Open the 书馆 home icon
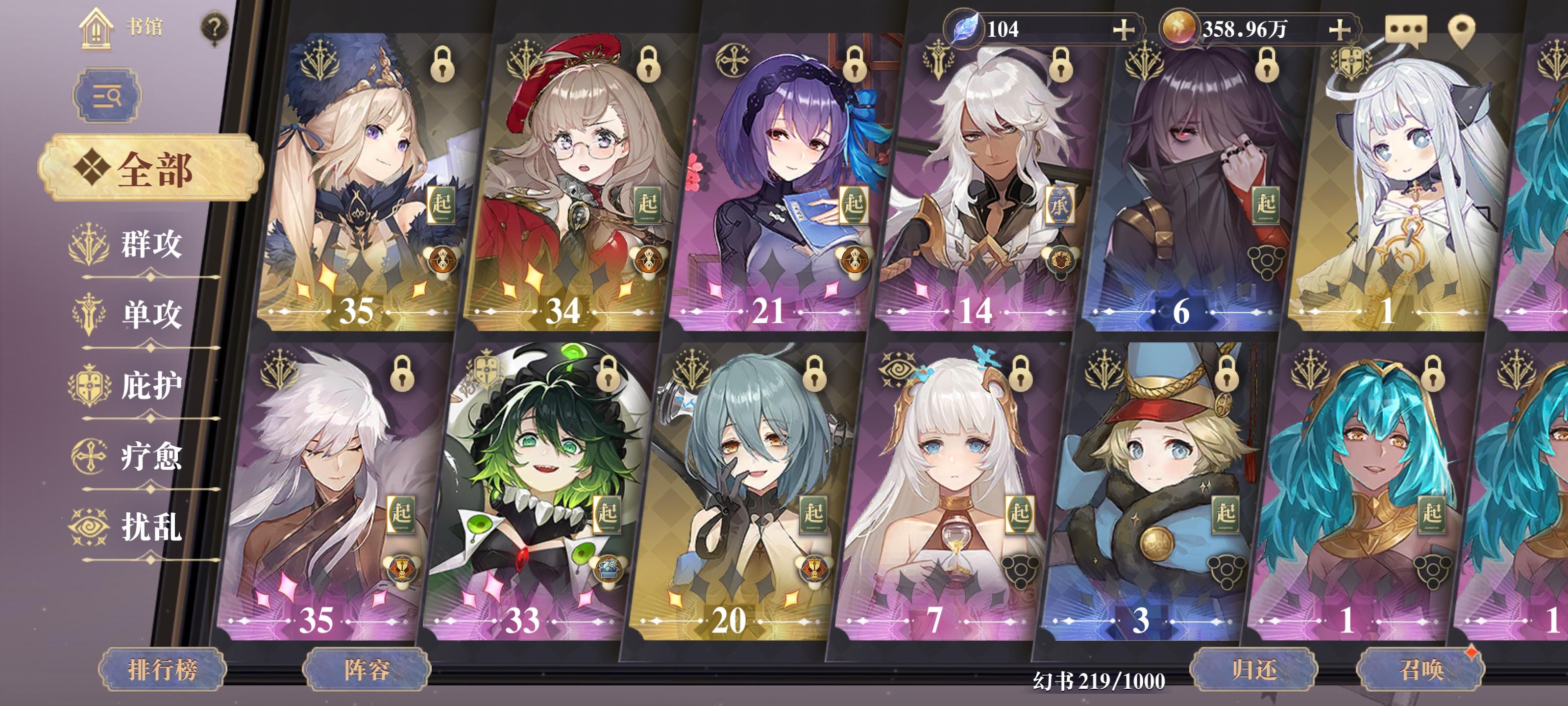 [96, 27]
